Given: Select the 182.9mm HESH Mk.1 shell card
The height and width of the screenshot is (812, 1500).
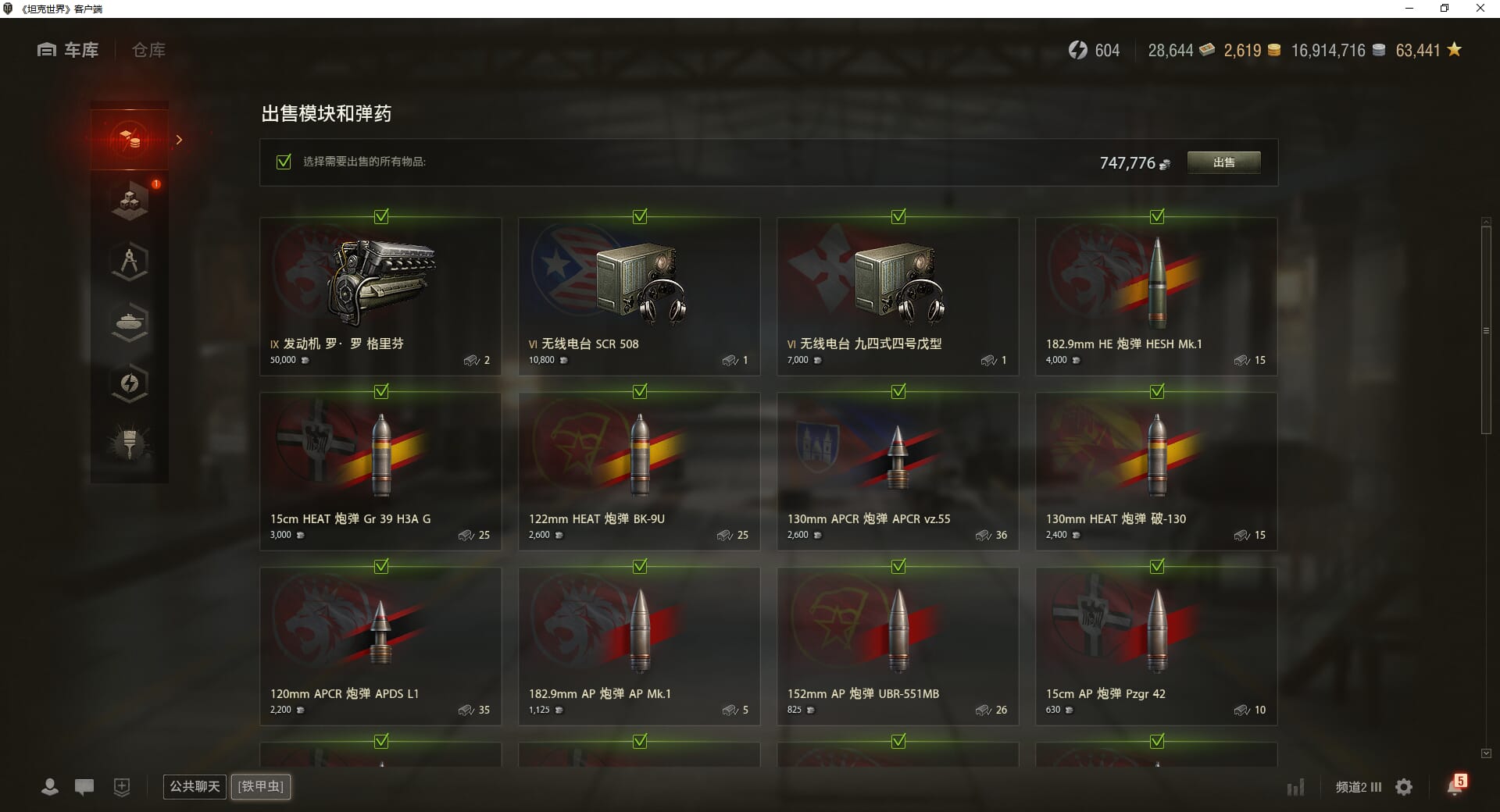Looking at the screenshot, I should (x=1156, y=296).
